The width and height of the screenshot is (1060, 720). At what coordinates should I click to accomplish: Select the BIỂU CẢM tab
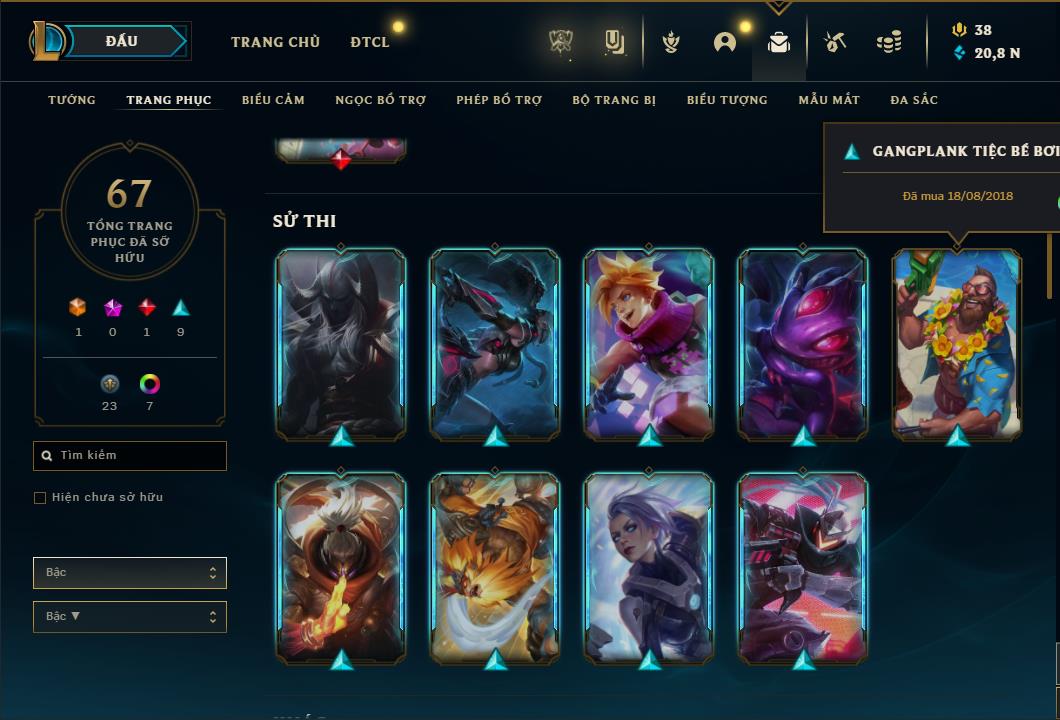click(x=273, y=100)
